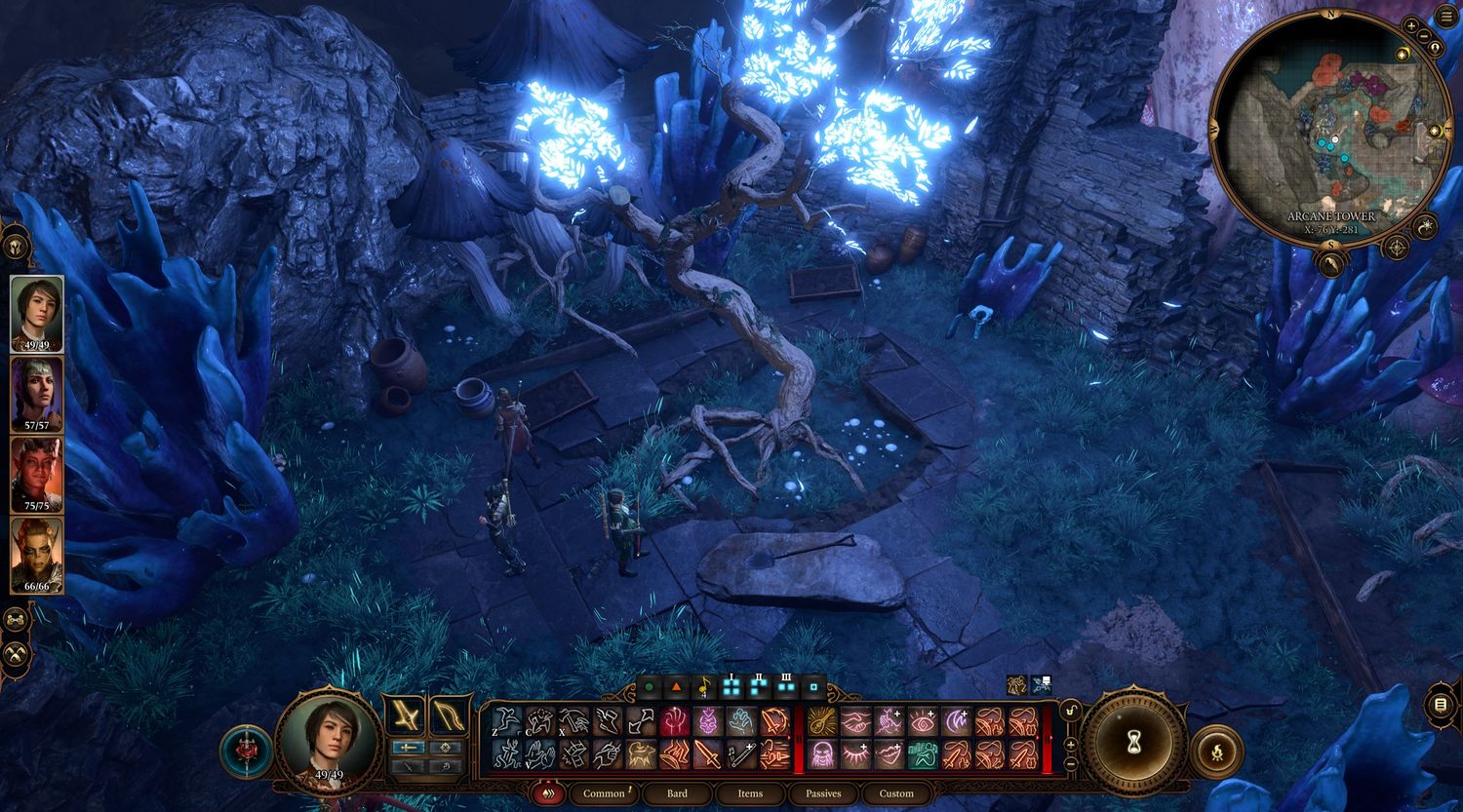This screenshot has width=1463, height=812.
Task: Choose the red tiefling party portrait
Action: tap(37, 474)
